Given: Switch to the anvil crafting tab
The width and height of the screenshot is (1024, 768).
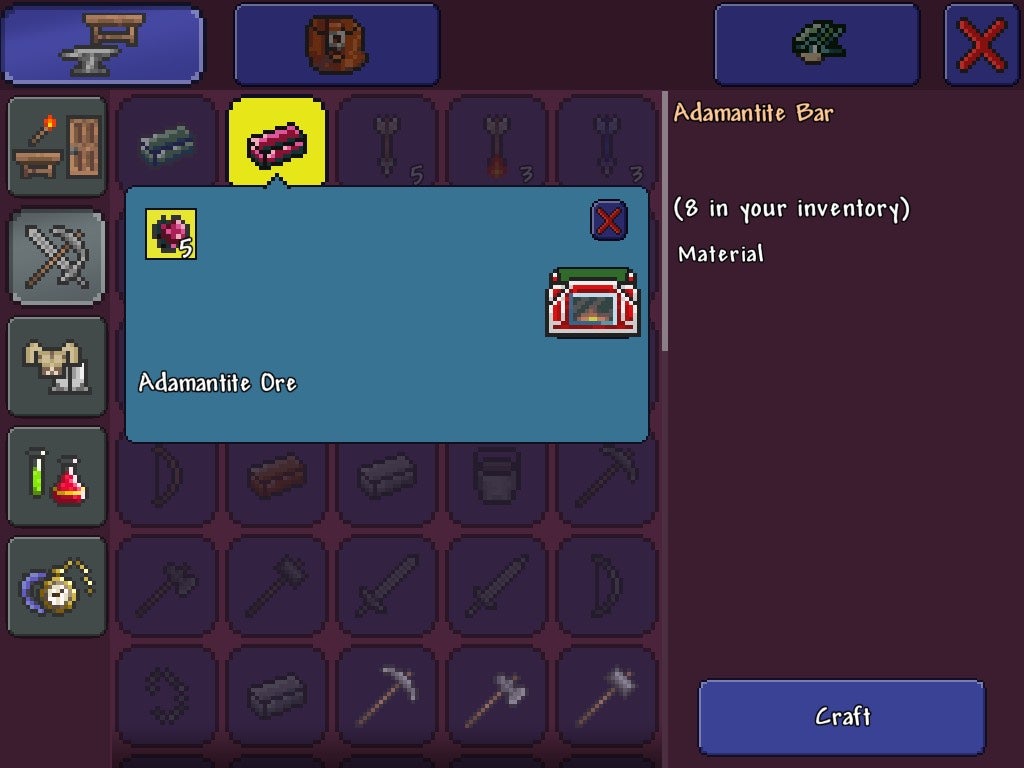Looking at the screenshot, I should [101, 45].
